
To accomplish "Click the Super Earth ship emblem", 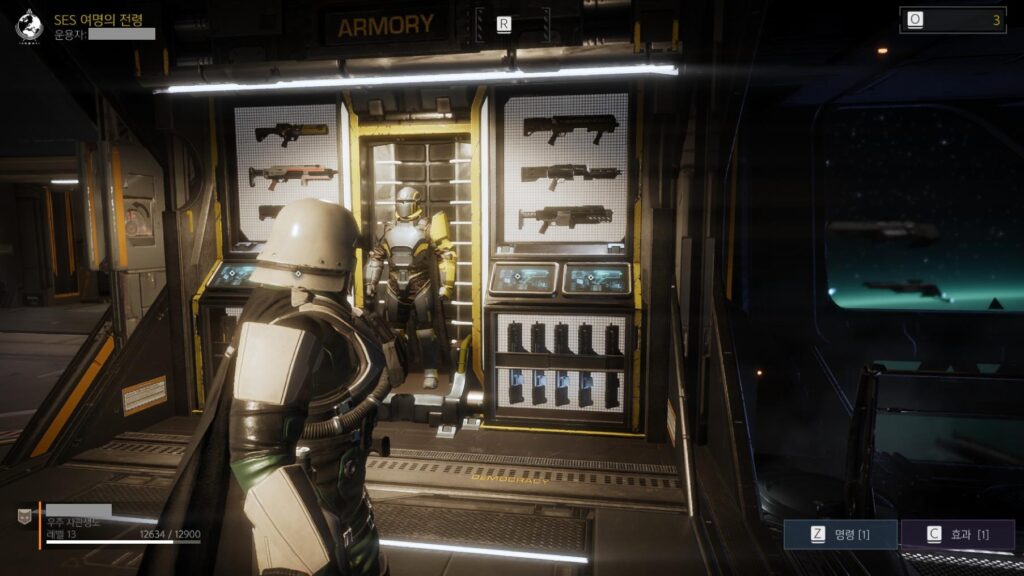I will tap(28, 26).
